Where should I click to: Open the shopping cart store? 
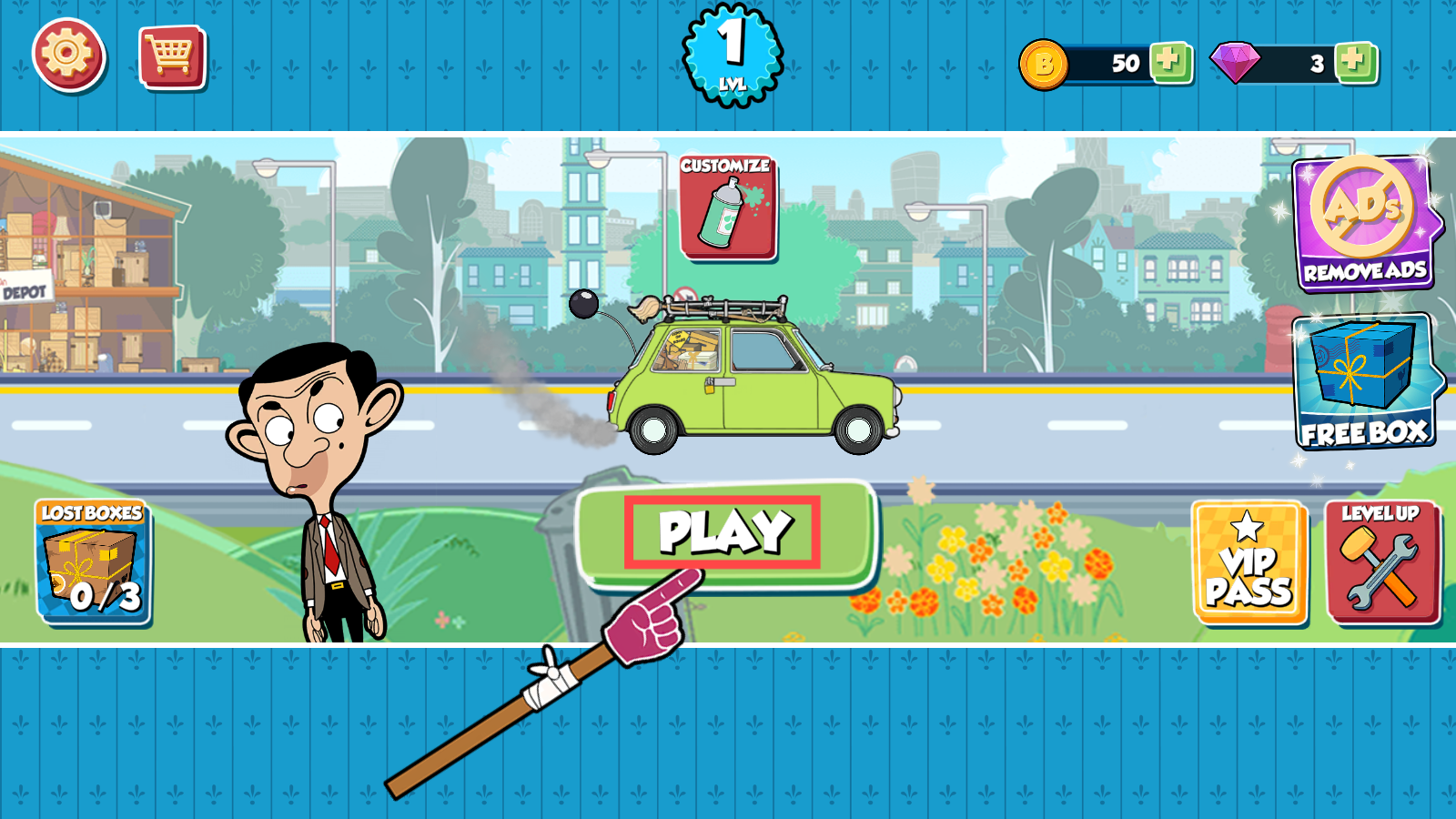point(172,57)
